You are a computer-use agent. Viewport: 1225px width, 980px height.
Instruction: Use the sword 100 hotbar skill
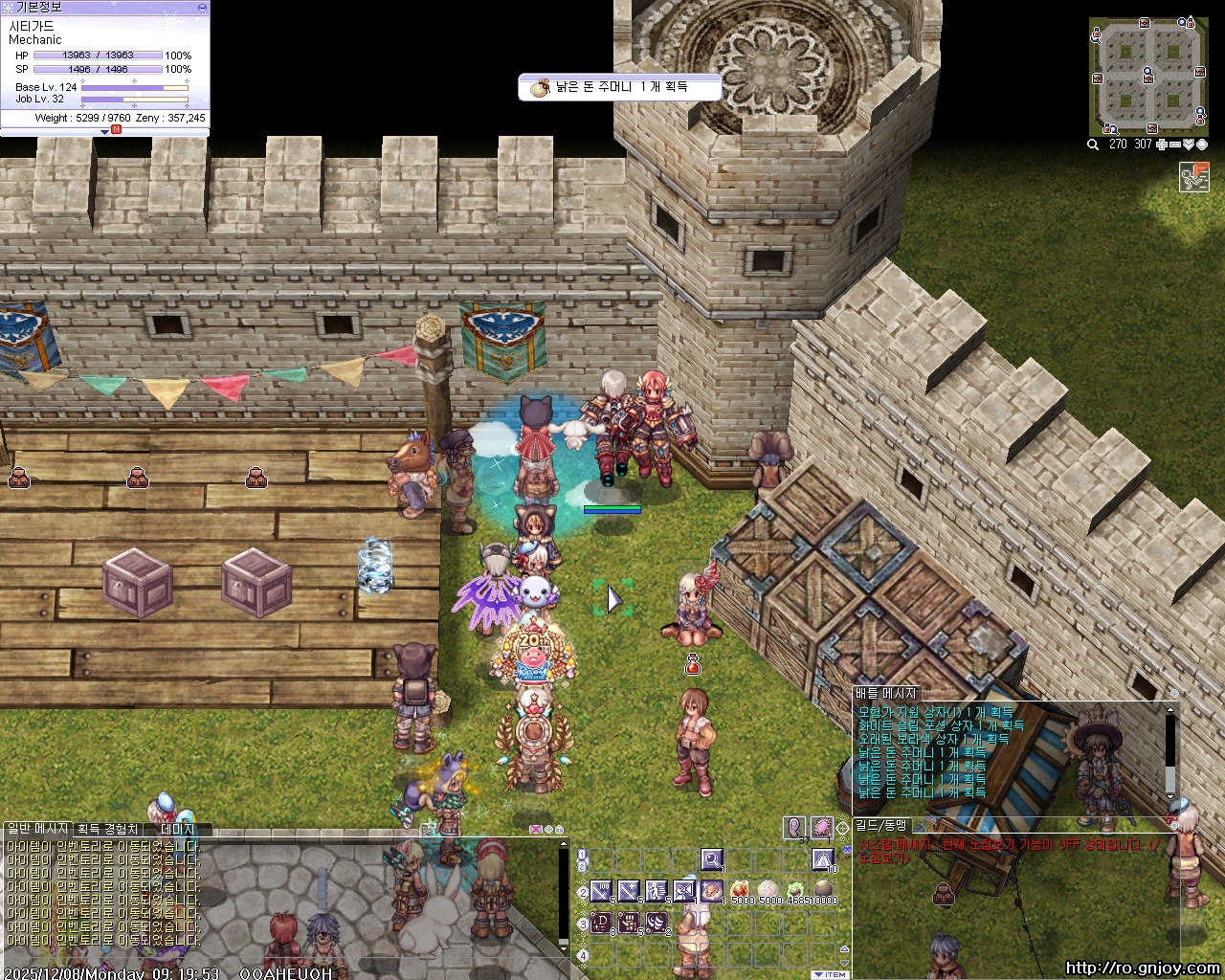click(x=601, y=892)
